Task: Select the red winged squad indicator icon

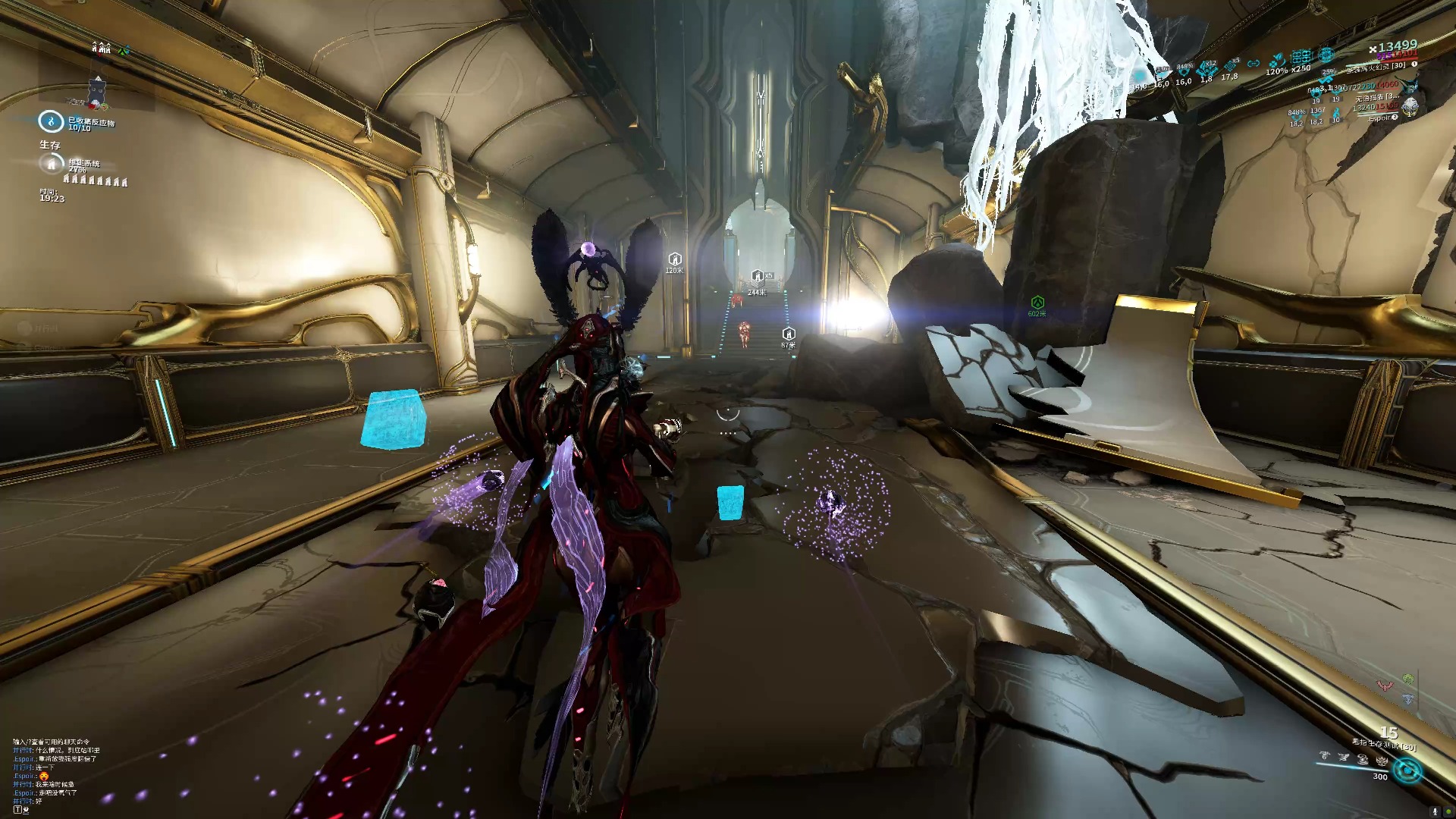Action: [1385, 686]
